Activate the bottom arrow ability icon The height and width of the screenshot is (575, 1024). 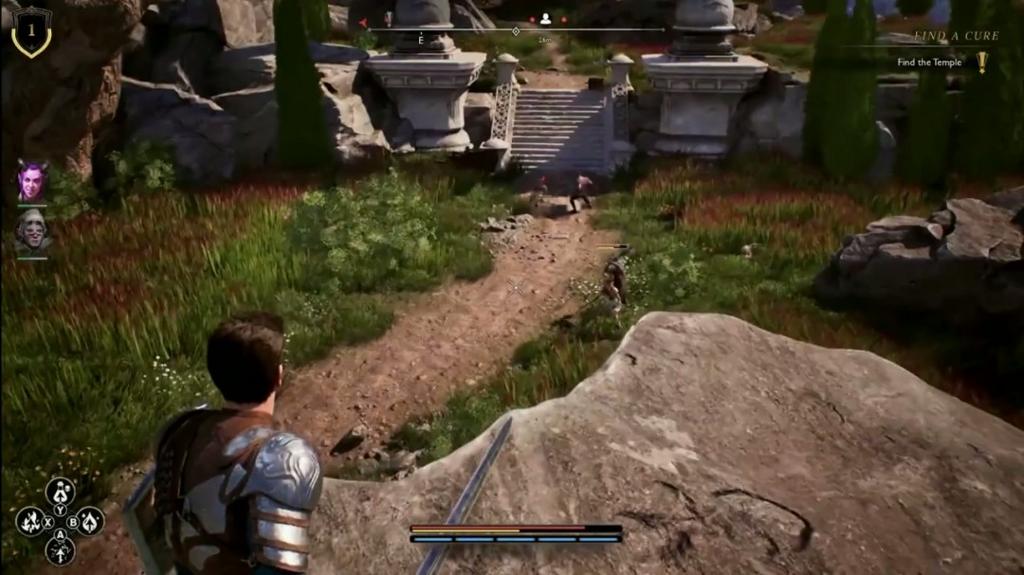pos(60,550)
